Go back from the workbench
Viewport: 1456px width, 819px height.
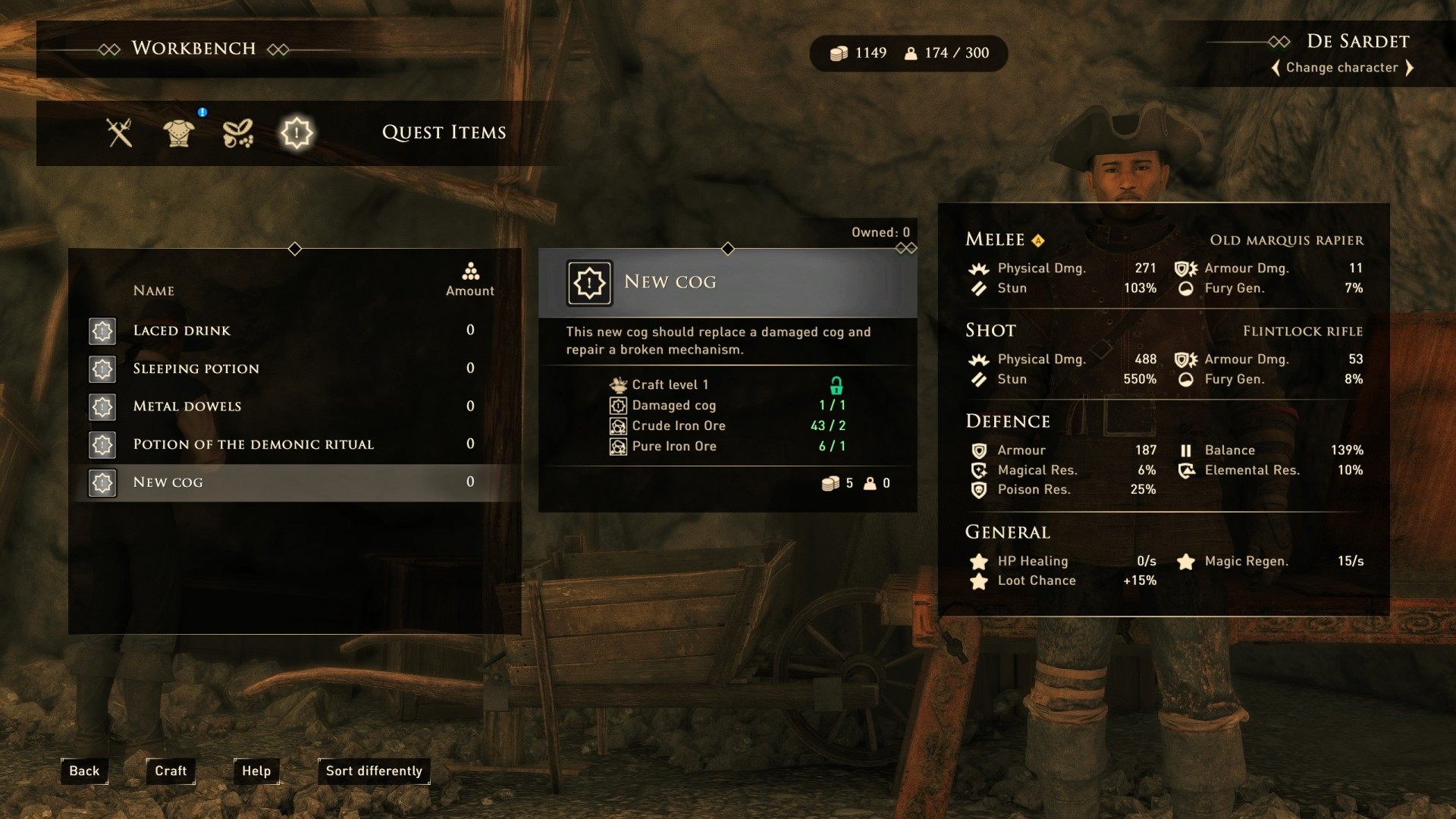tap(84, 770)
